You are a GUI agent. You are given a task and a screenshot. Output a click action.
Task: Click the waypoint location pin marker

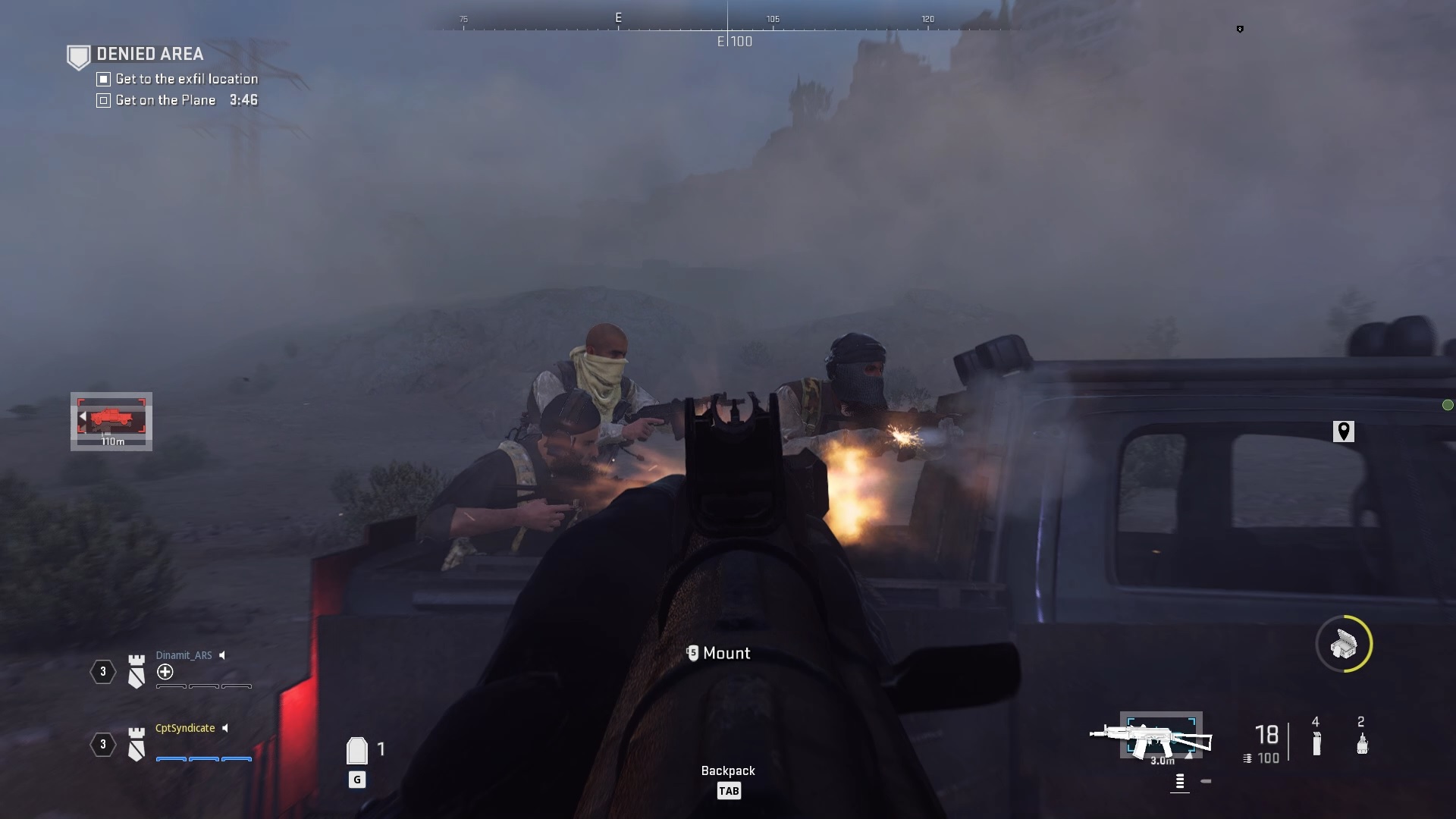1342,430
